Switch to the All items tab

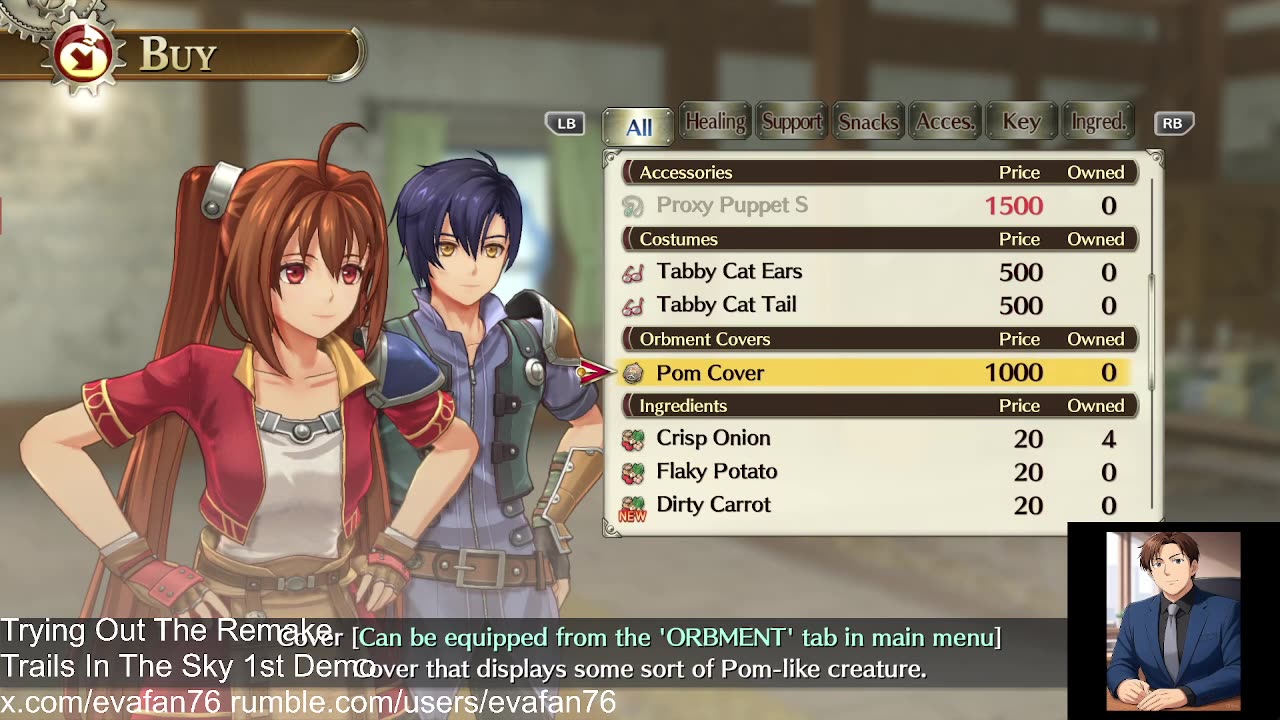(x=638, y=126)
